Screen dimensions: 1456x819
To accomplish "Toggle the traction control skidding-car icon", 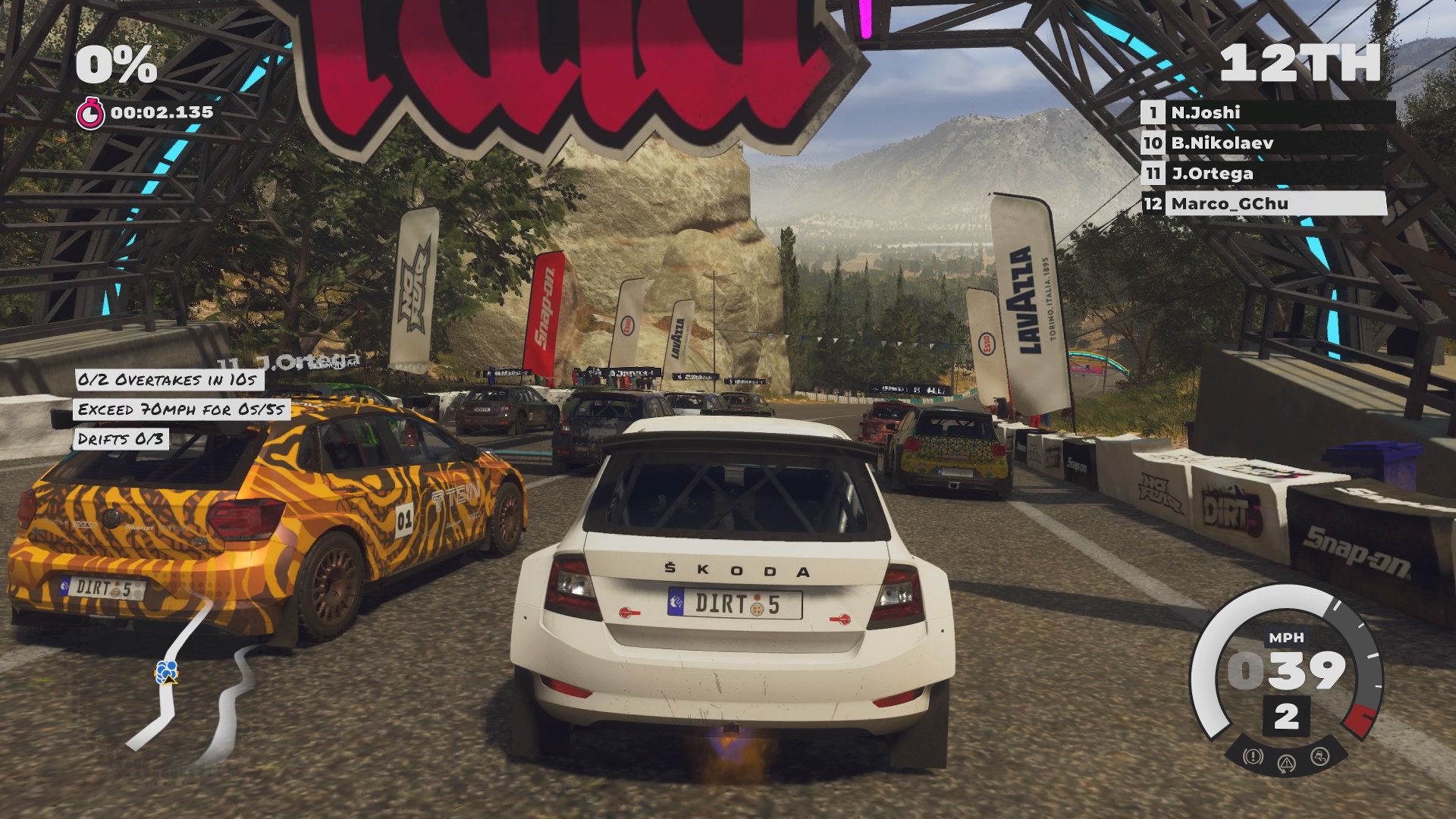I will pyautogui.click(x=1320, y=756).
